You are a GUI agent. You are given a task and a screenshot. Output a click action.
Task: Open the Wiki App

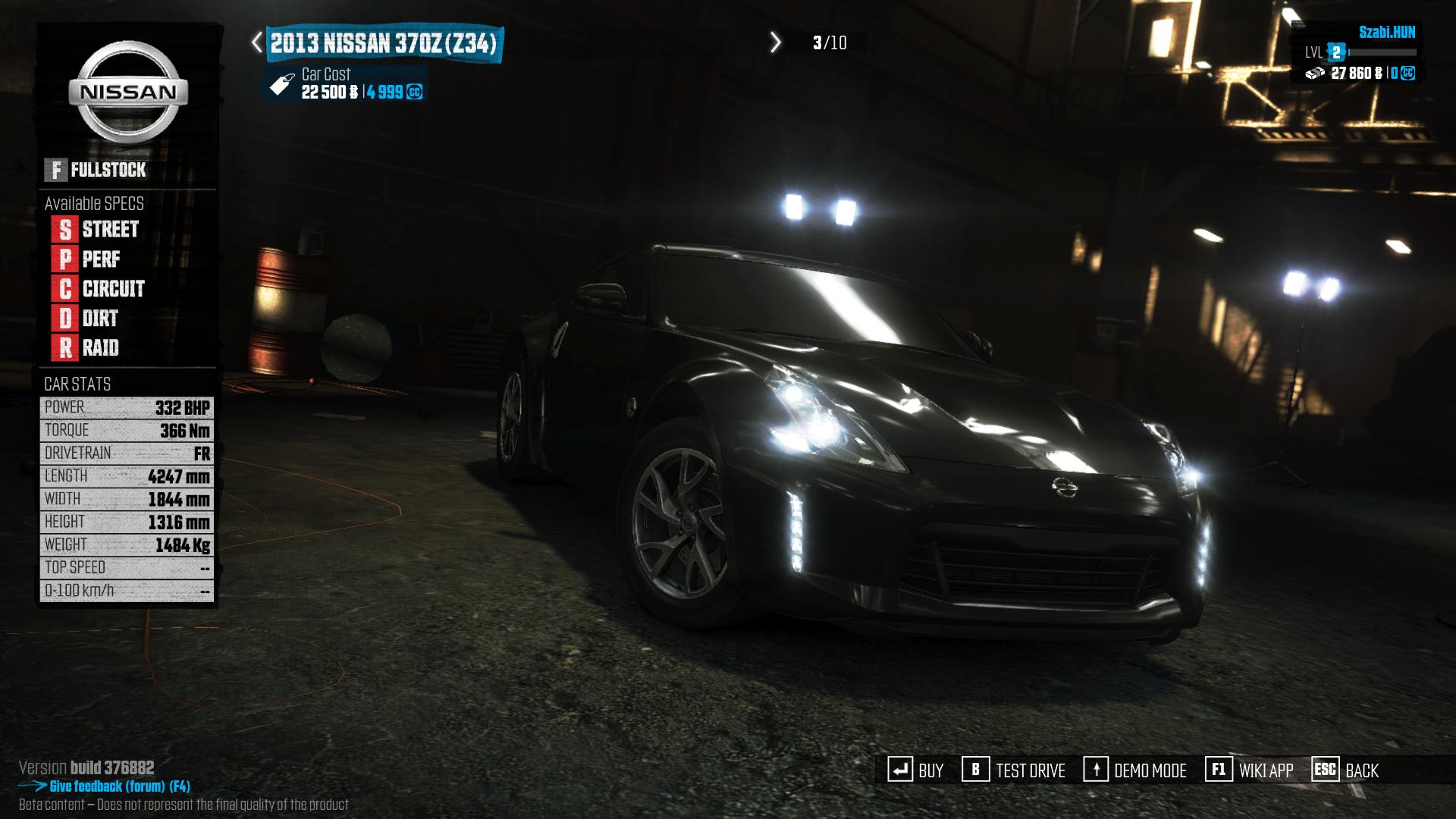(x=1250, y=770)
